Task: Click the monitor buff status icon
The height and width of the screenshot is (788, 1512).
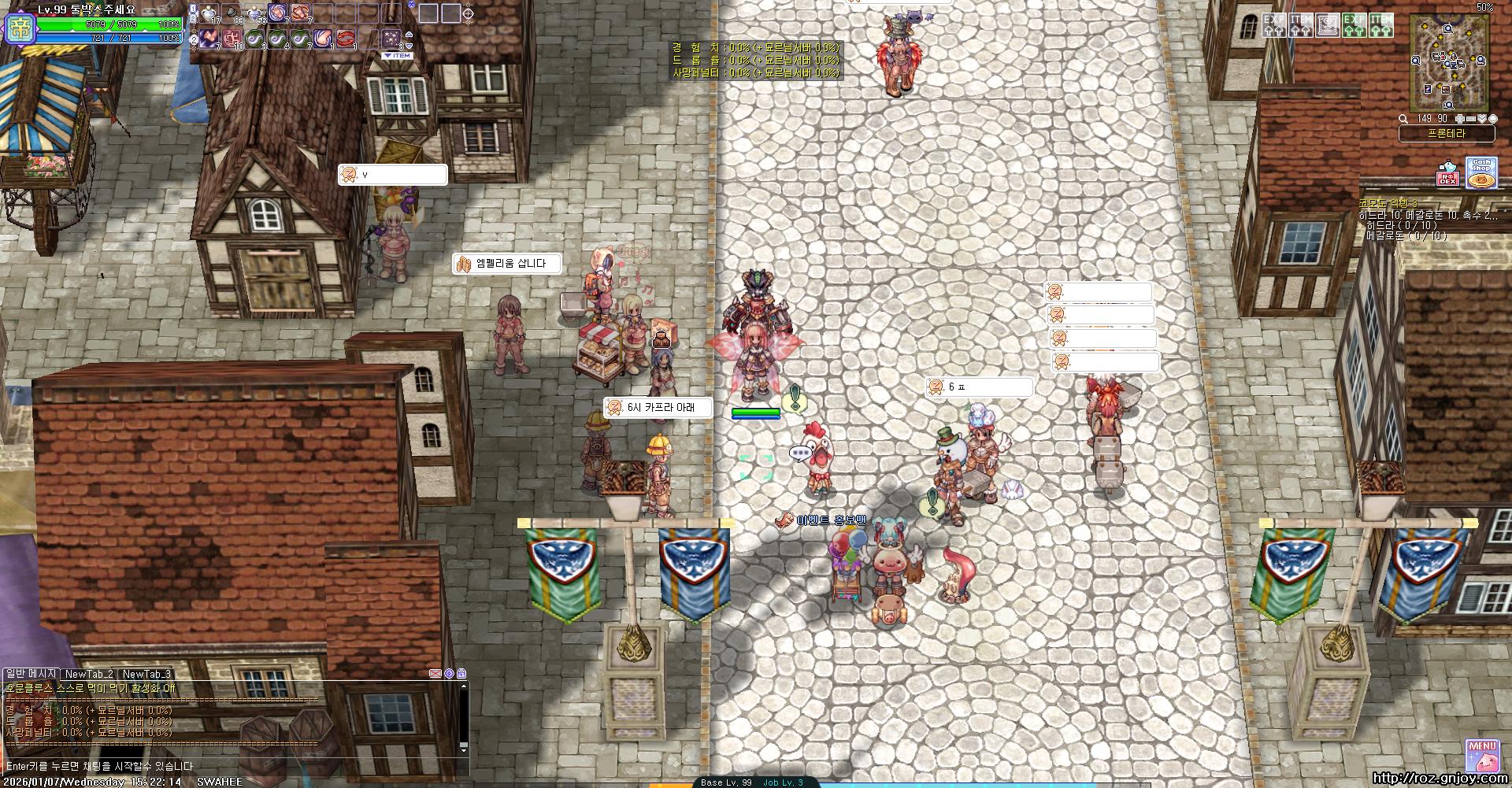Action: [1328, 25]
